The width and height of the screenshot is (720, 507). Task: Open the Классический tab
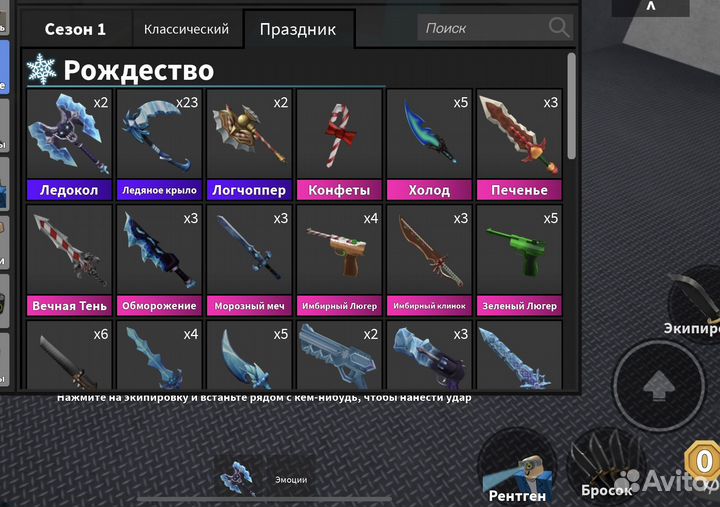tap(186, 29)
